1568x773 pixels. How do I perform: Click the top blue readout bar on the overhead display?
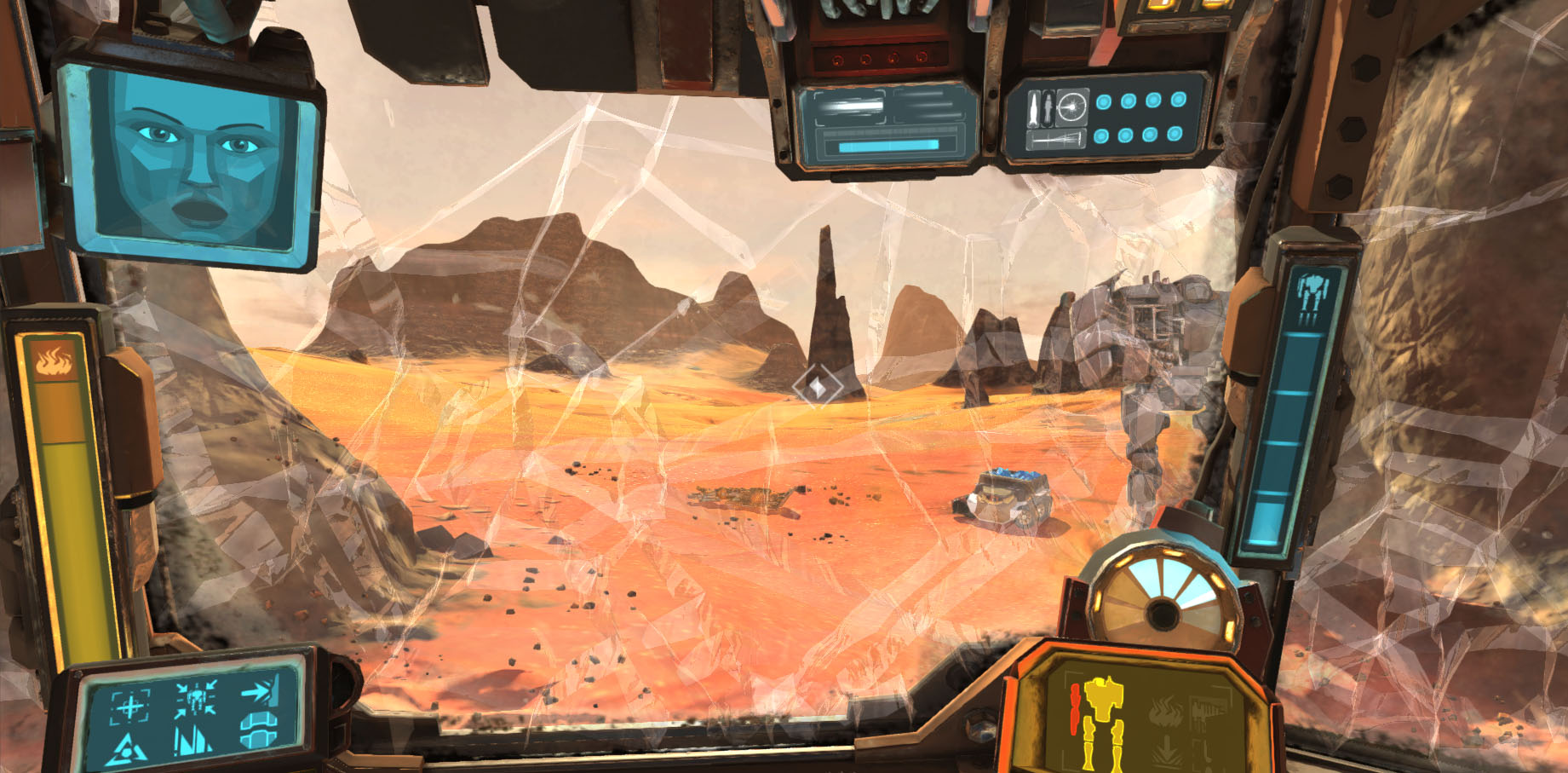point(852,107)
